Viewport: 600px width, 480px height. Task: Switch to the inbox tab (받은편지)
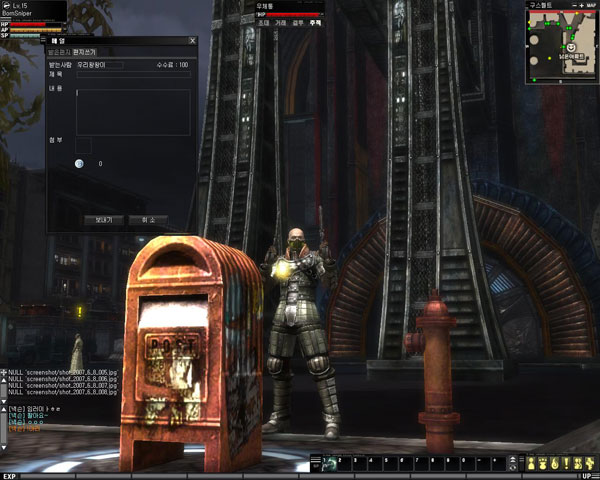tap(59, 51)
